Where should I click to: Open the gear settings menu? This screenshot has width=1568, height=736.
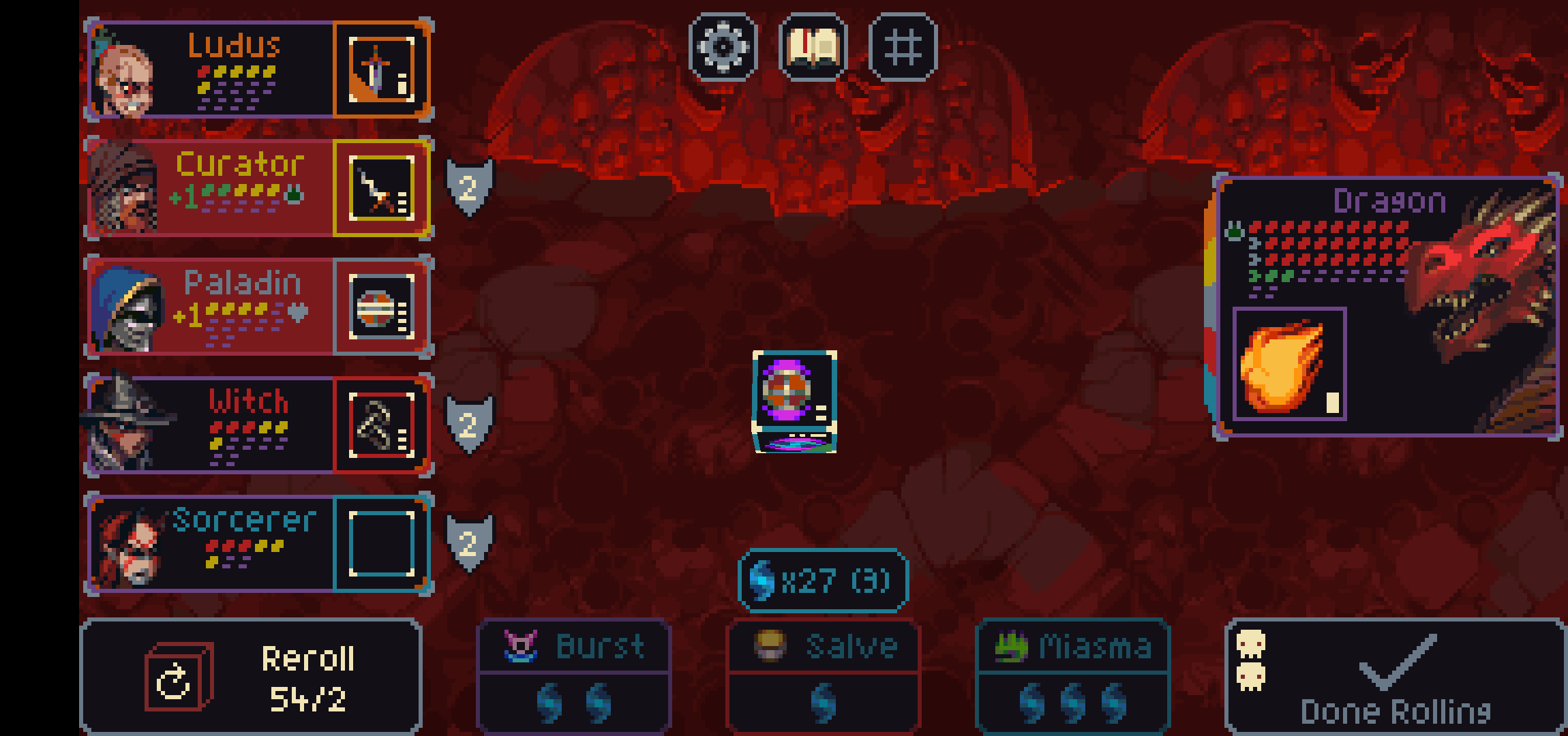[723, 46]
